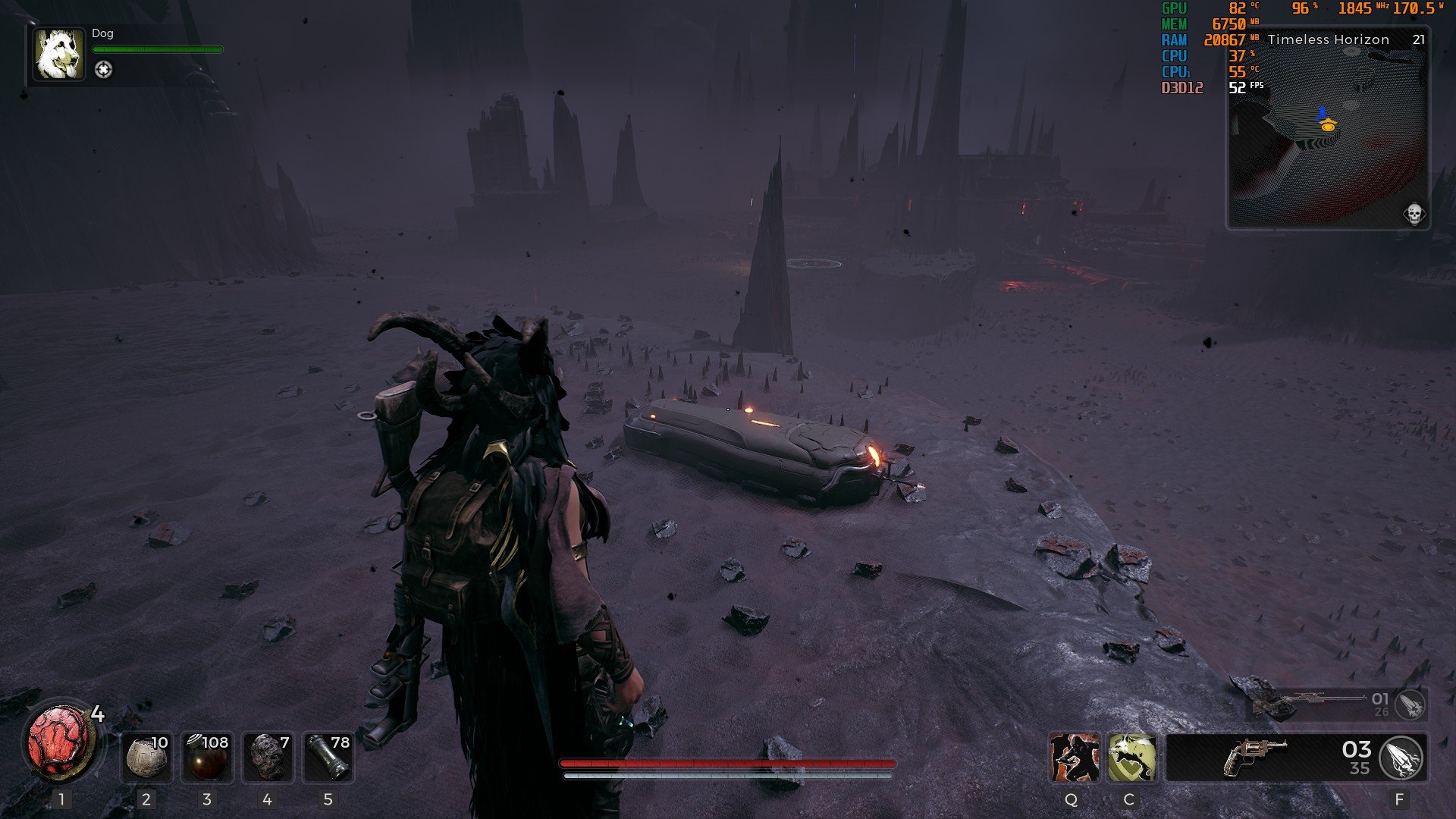Activate the green dog companion skill
This screenshot has width=1456, height=819.
(1131, 758)
